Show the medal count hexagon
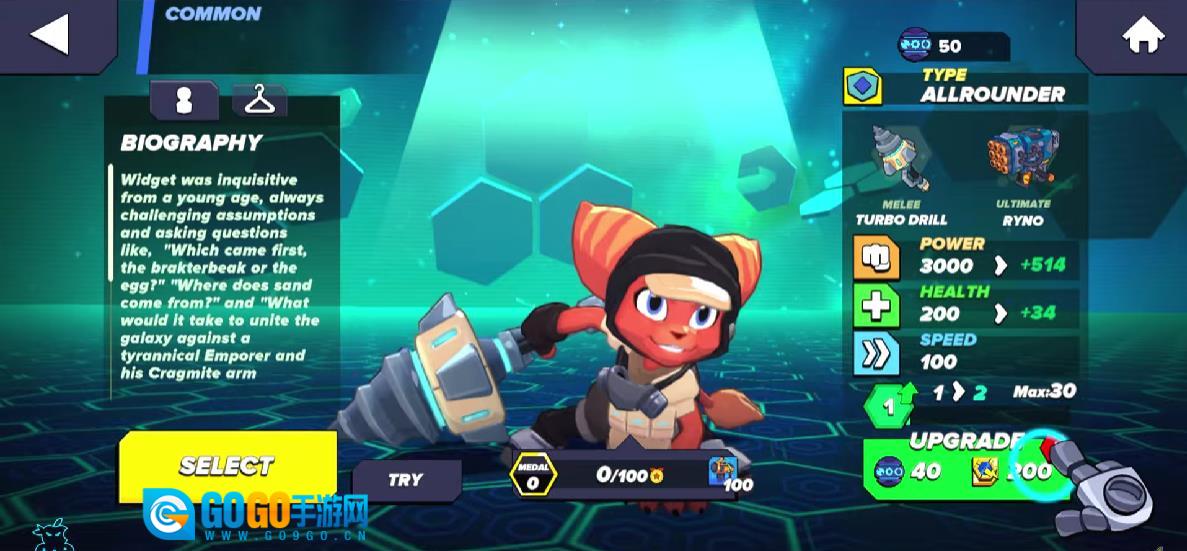Image resolution: width=1187 pixels, height=551 pixels. tap(533, 474)
